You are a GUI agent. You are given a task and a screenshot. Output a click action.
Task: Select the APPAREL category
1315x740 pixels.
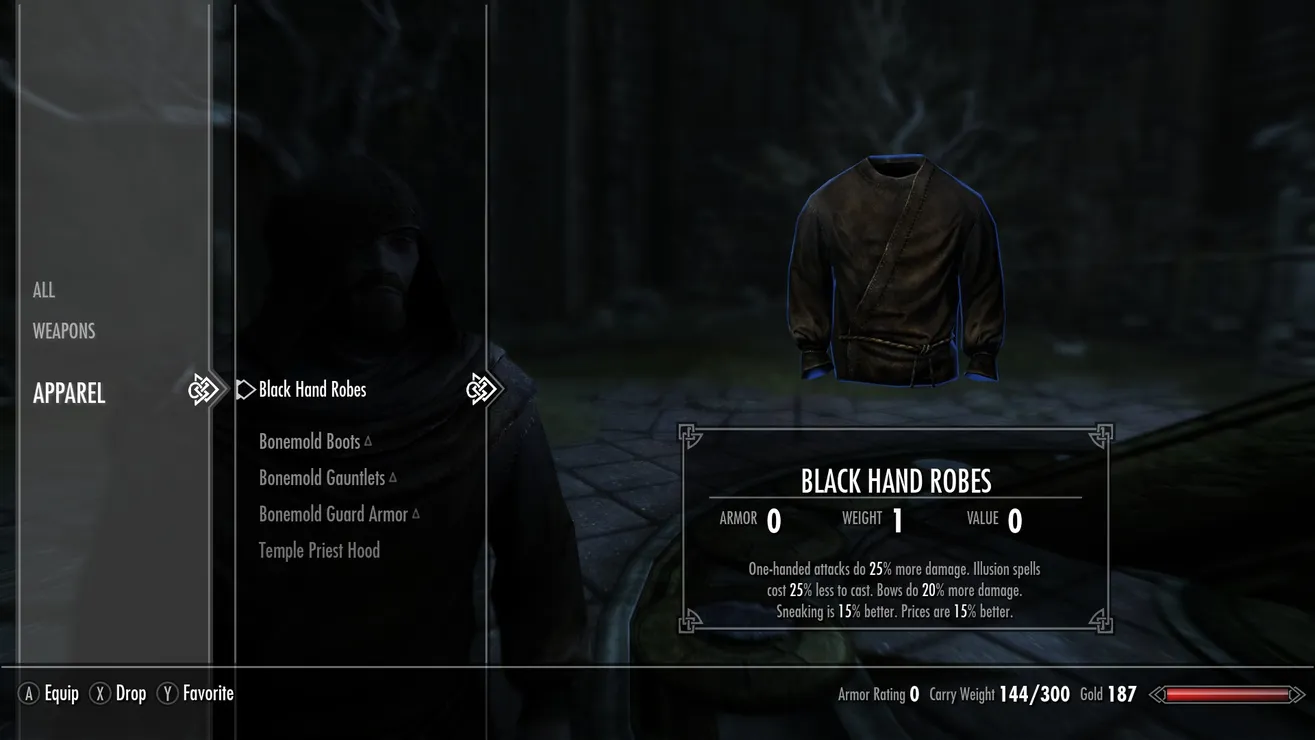[69, 393]
